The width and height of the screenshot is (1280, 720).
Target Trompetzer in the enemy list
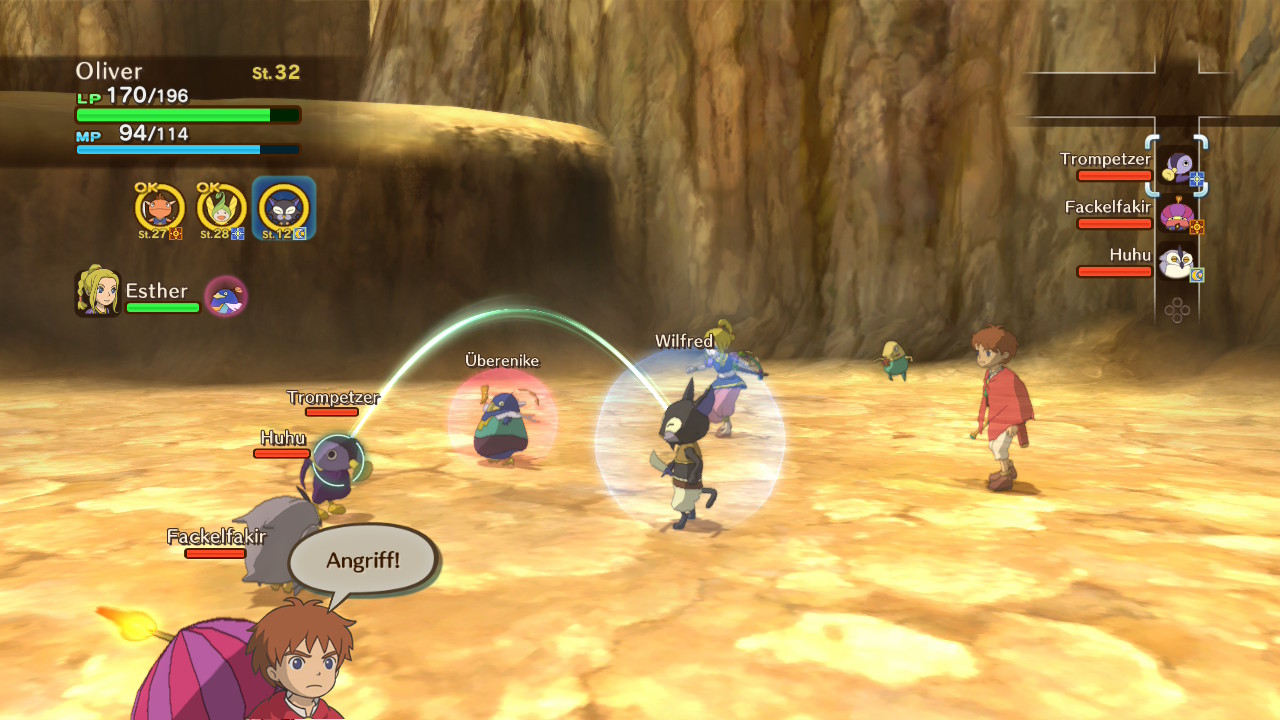pos(1177,166)
